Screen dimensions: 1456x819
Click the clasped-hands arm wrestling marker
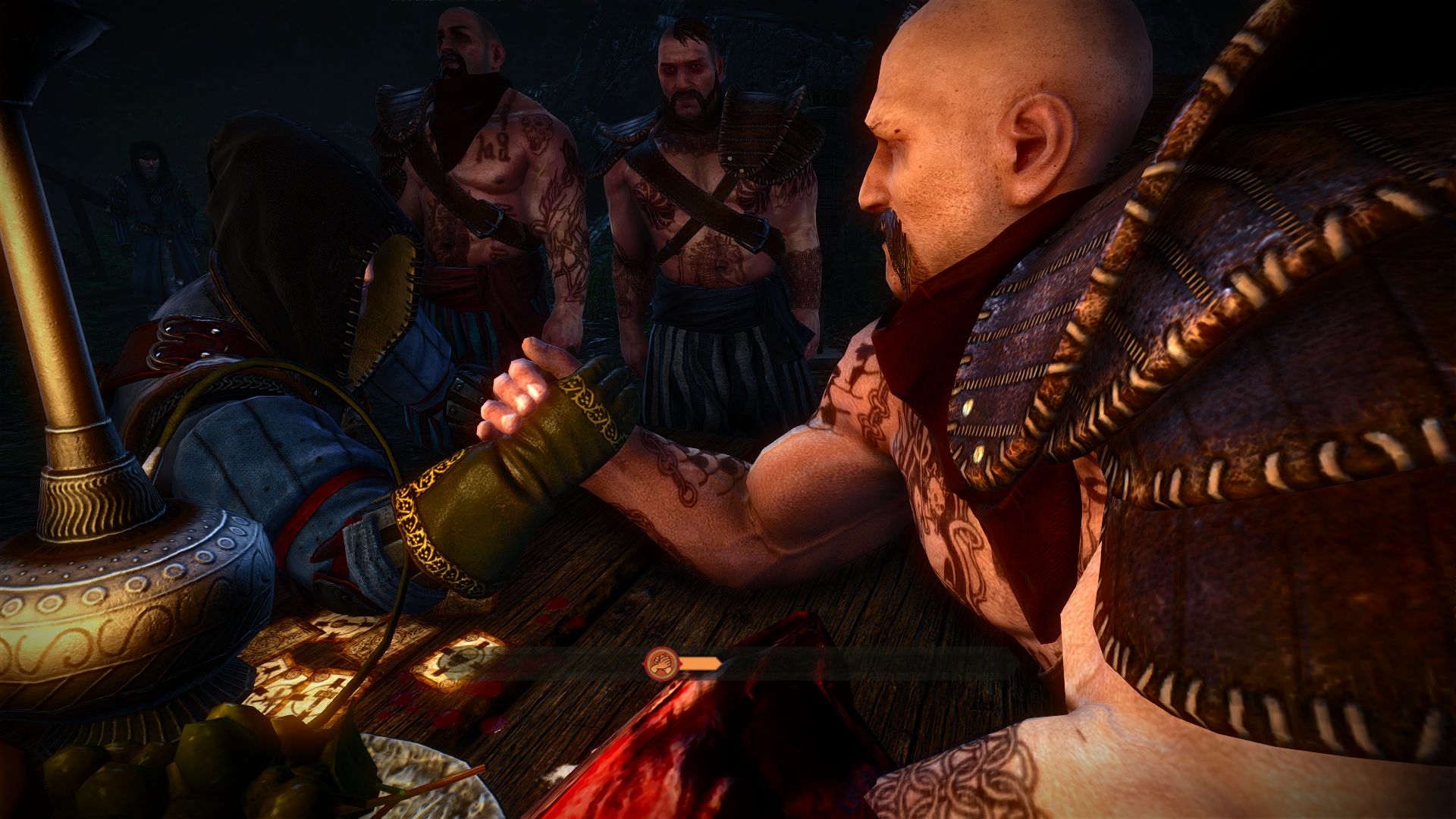pyautogui.click(x=659, y=664)
